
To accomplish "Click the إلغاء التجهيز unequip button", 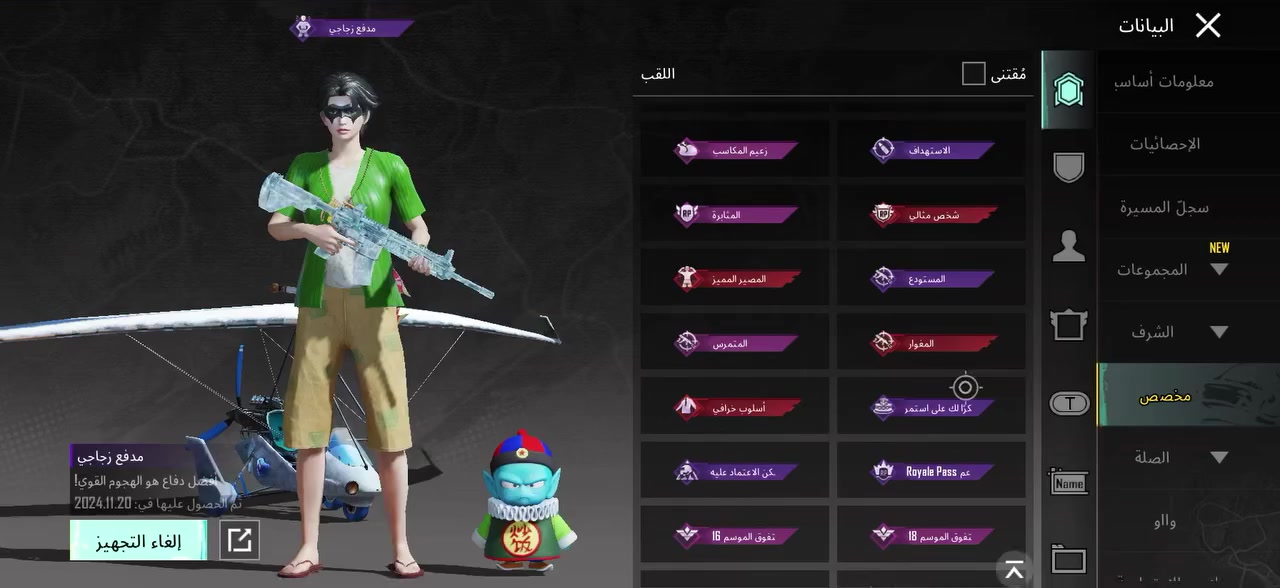I will coord(139,541).
